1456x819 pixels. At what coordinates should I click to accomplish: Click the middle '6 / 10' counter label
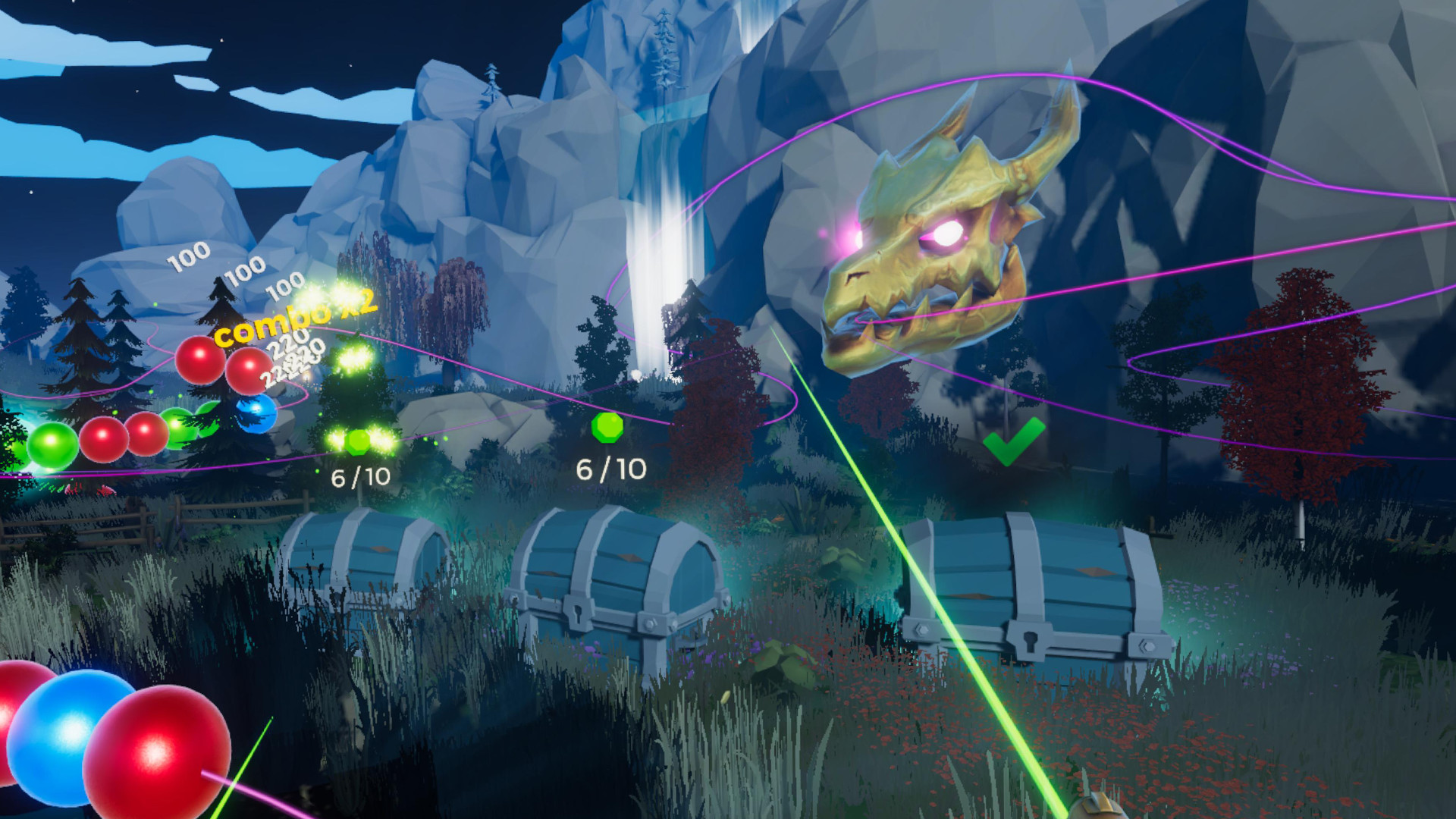pos(611,468)
